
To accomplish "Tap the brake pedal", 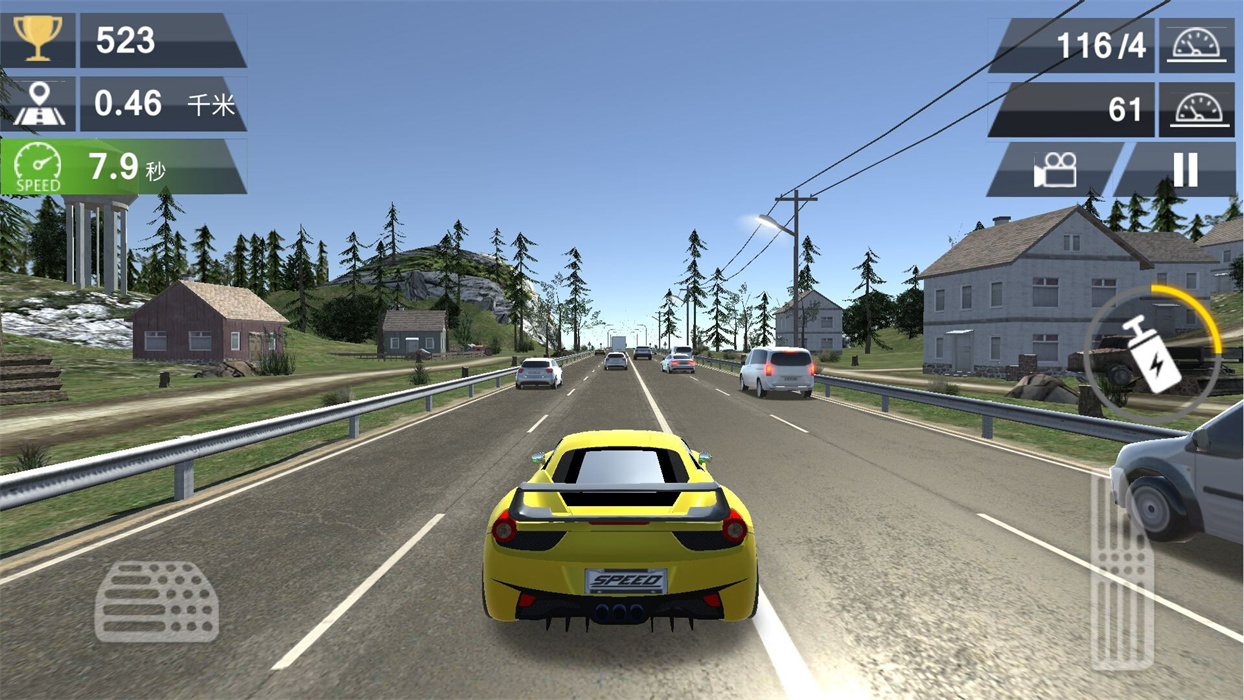I will [x=156, y=601].
